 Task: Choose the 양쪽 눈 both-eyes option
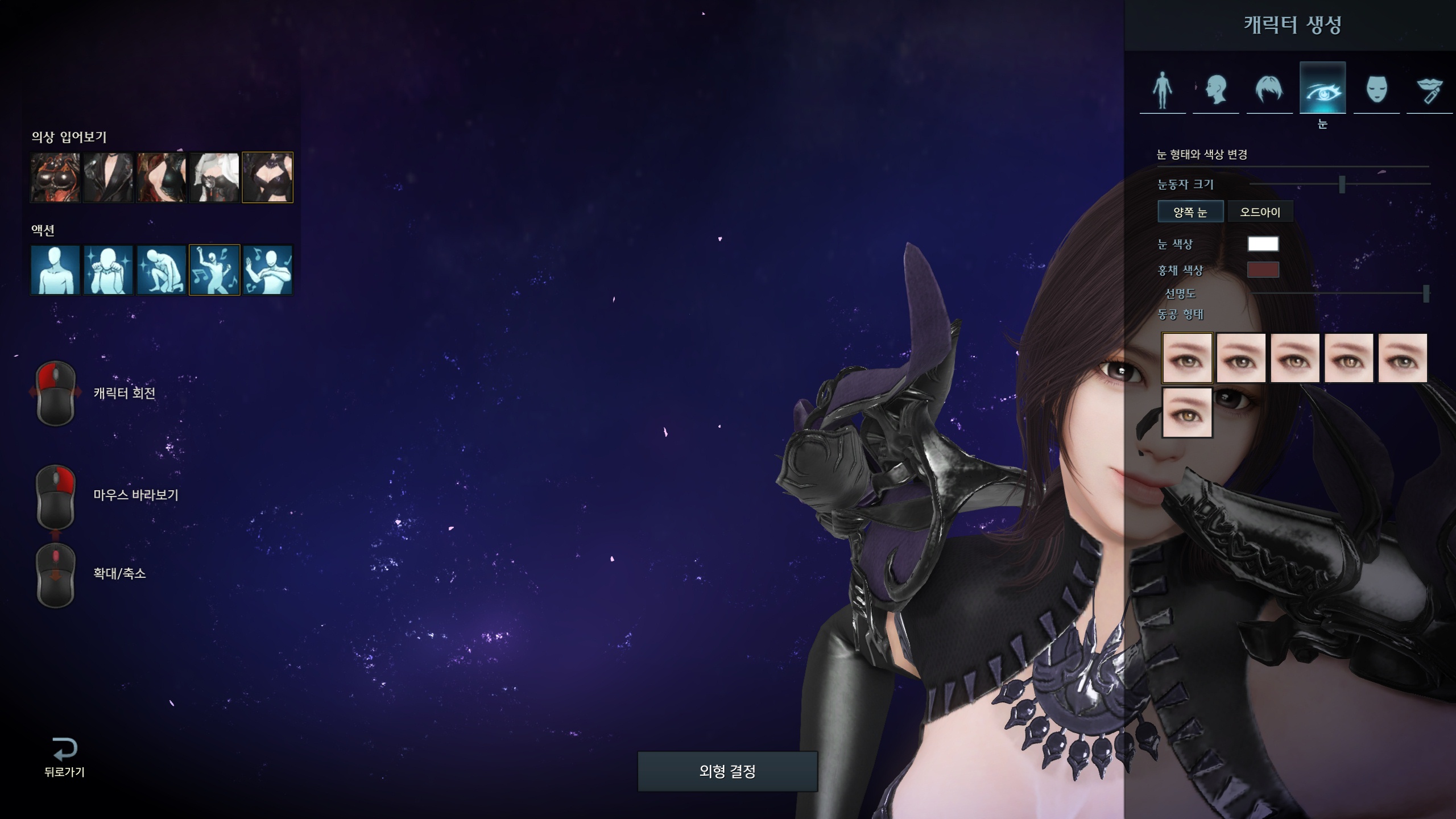pyautogui.click(x=1190, y=212)
